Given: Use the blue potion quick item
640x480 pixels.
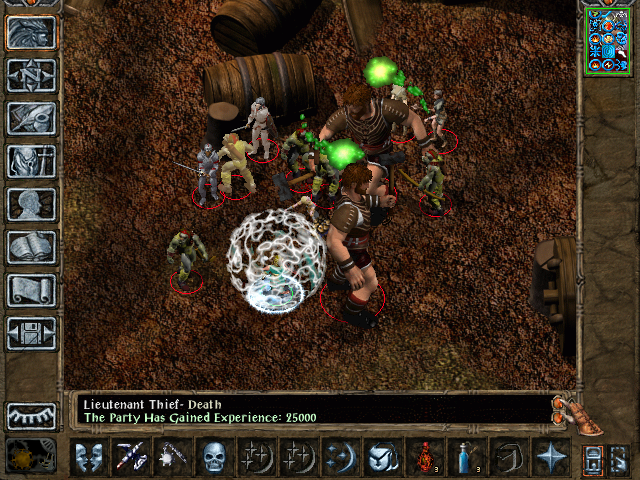Looking at the screenshot, I should [x=466, y=458].
